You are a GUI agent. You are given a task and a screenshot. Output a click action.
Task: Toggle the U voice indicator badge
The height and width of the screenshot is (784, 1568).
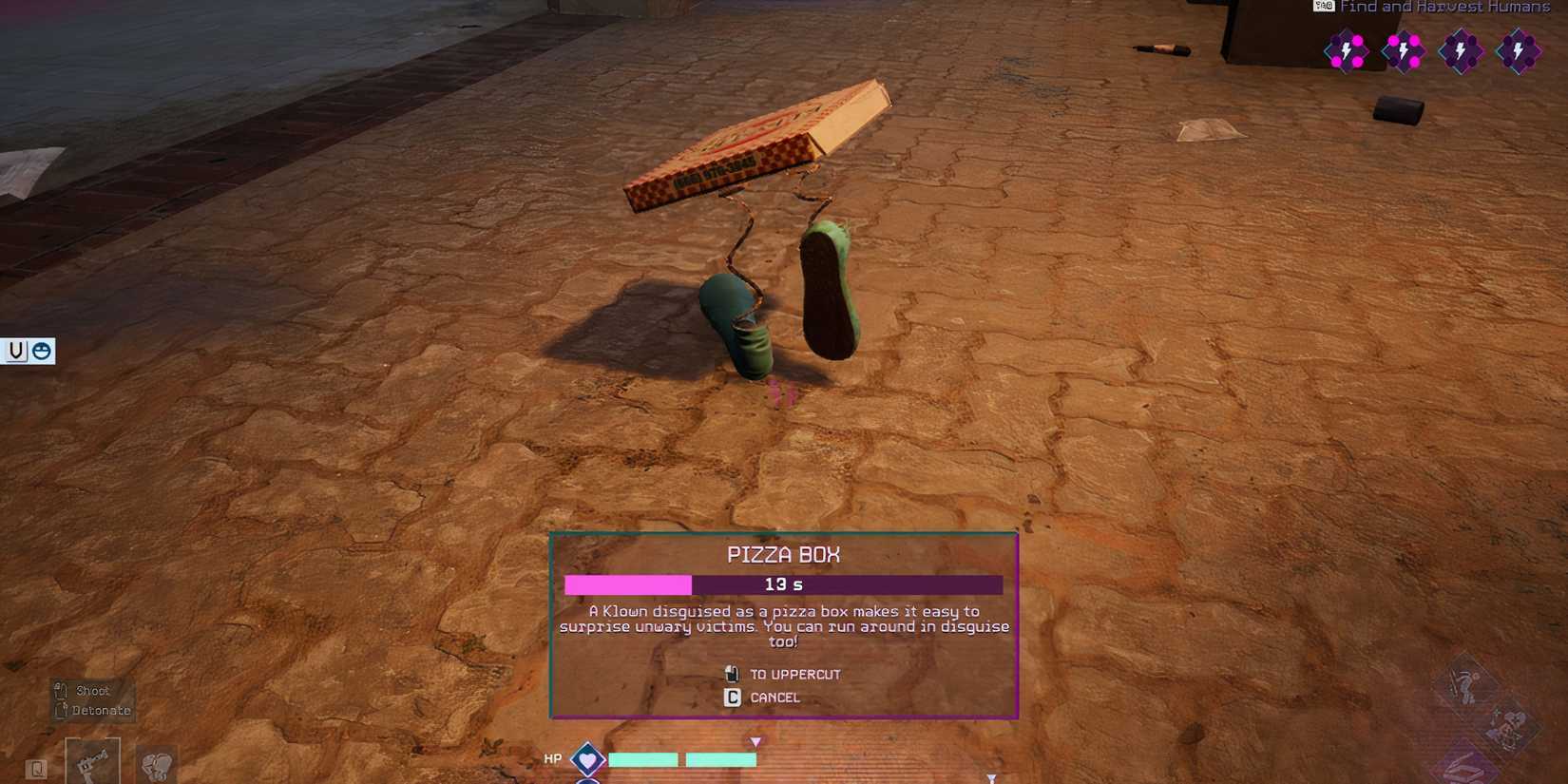[14, 351]
